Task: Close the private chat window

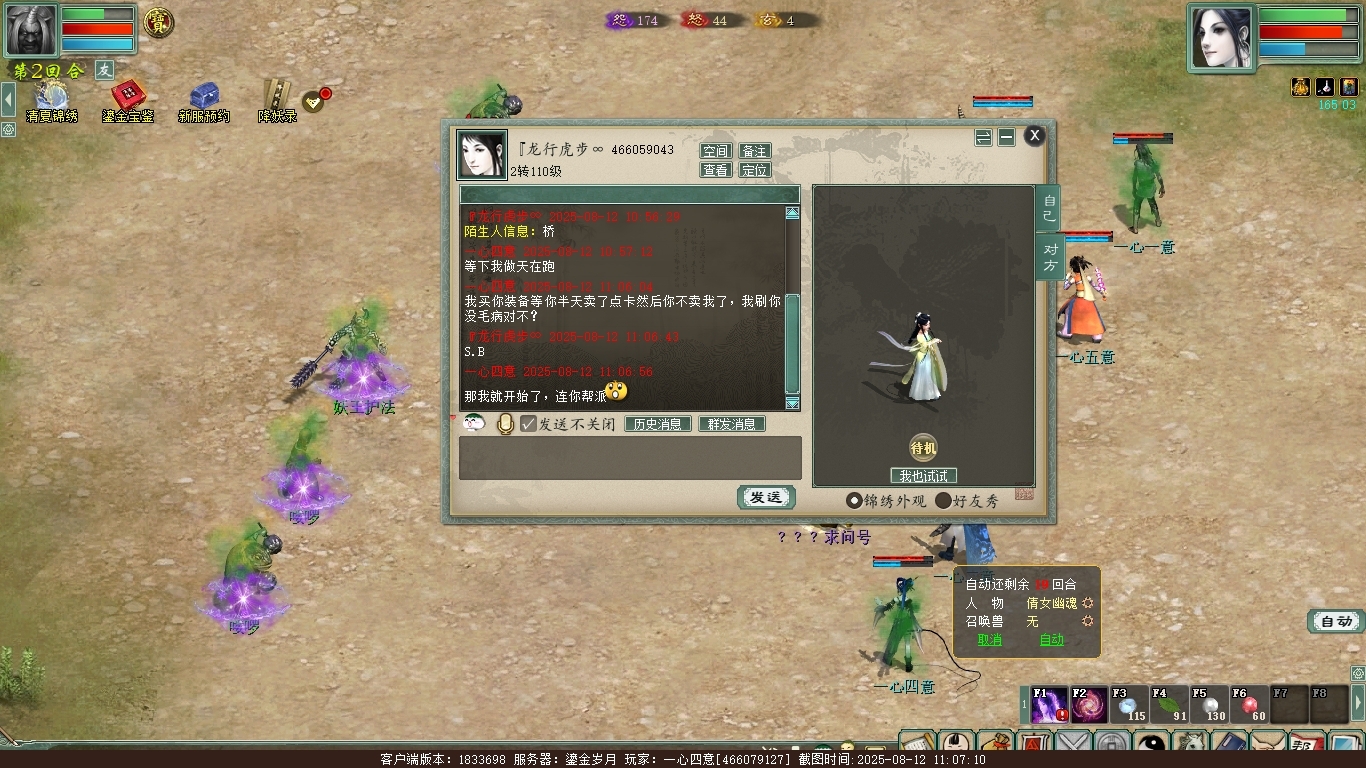Action: (1034, 135)
